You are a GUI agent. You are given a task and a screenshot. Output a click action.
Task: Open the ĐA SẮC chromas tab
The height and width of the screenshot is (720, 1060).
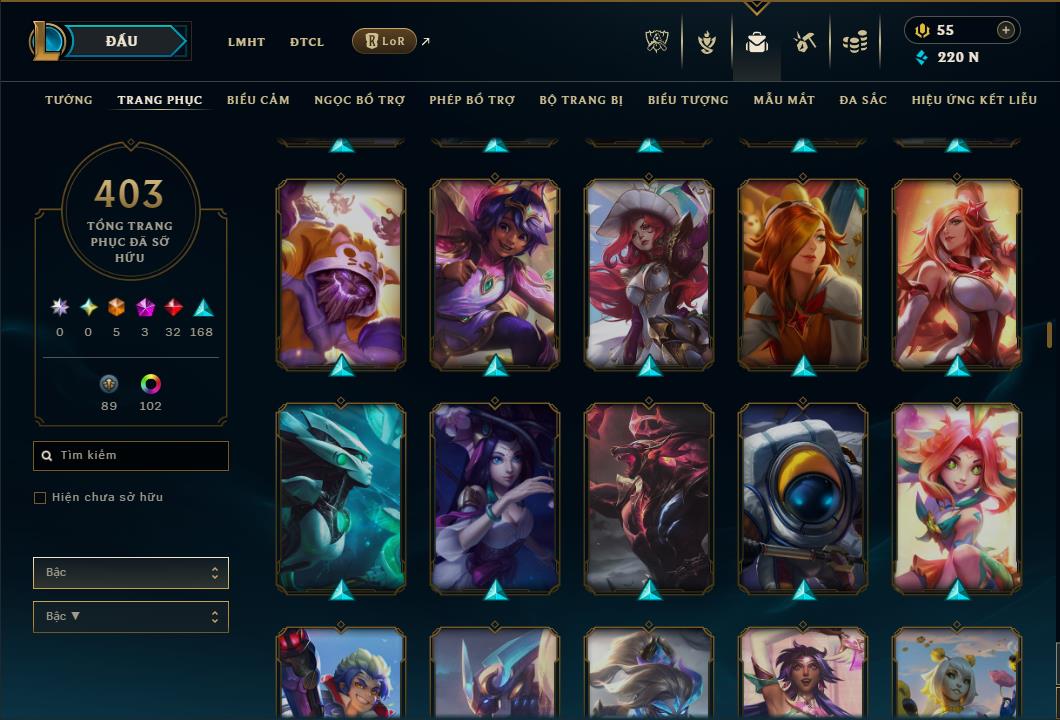[x=863, y=100]
